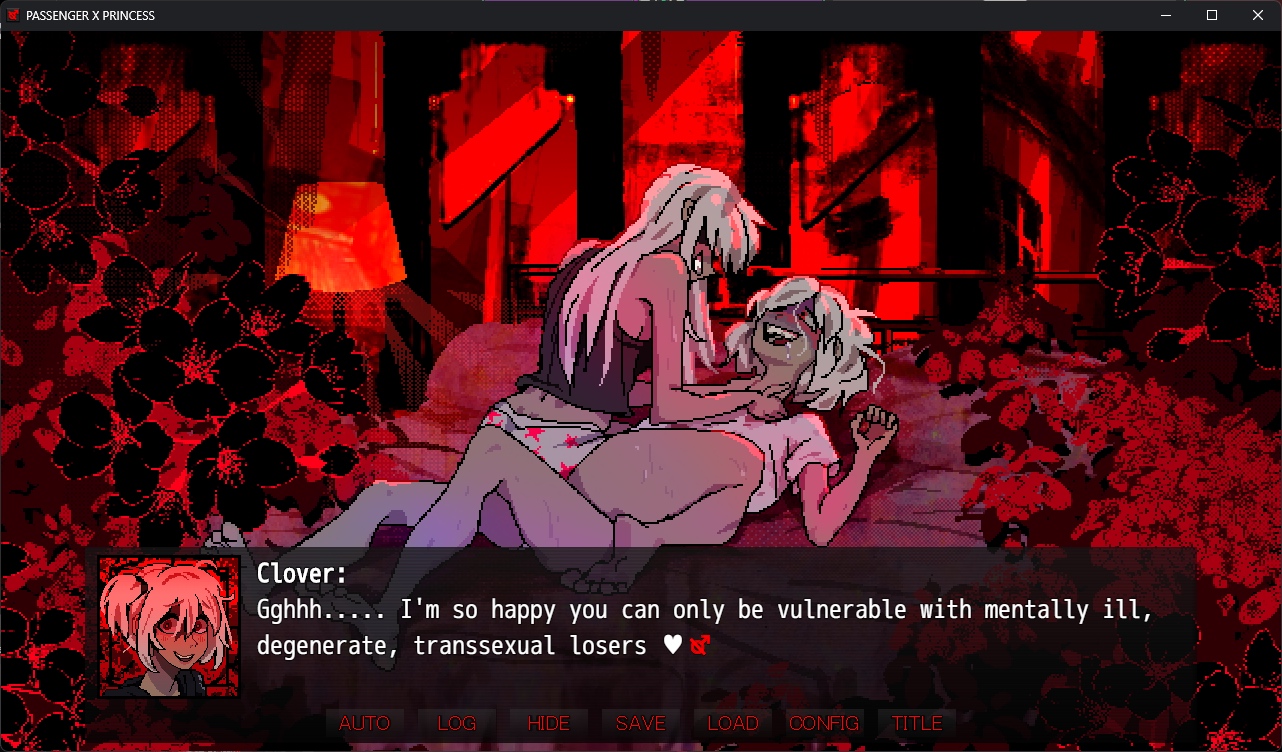The height and width of the screenshot is (752, 1282).
Task: Return to the TITLE screen
Action: [x=917, y=723]
